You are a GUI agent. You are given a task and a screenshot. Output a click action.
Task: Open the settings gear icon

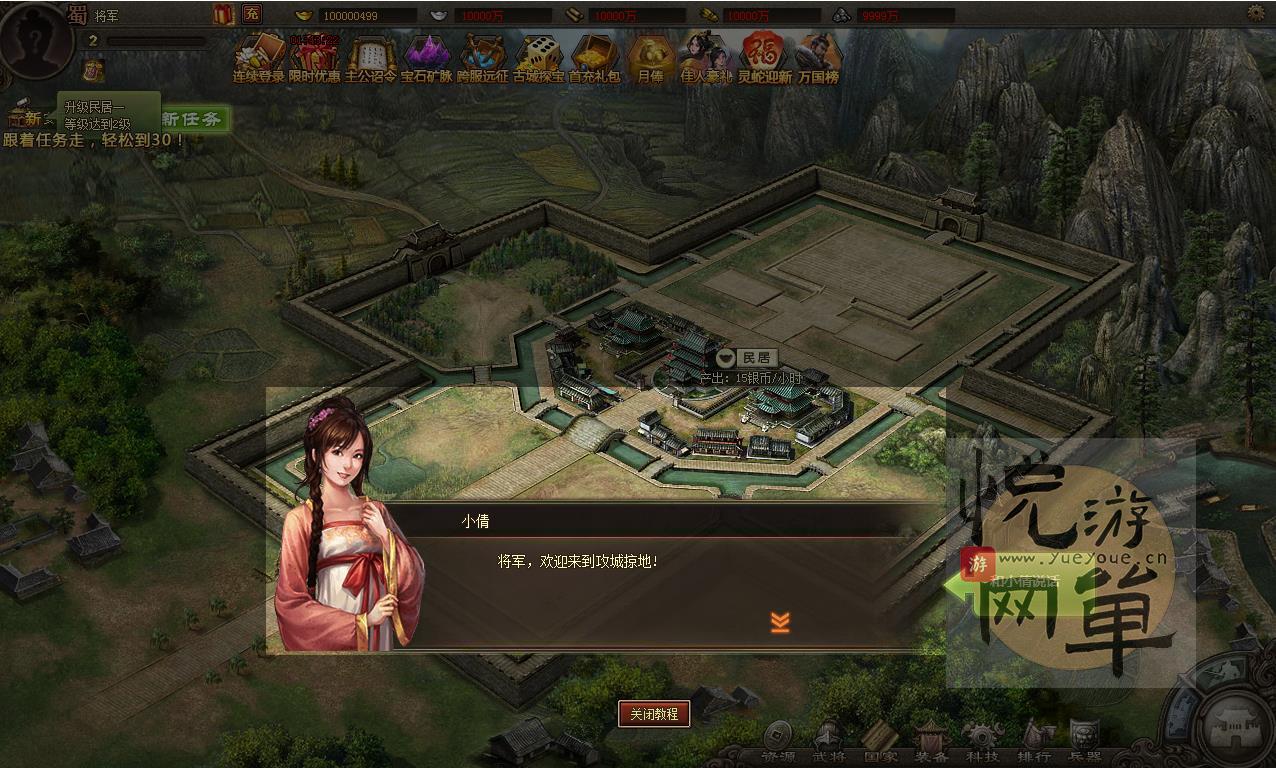click(x=1256, y=13)
